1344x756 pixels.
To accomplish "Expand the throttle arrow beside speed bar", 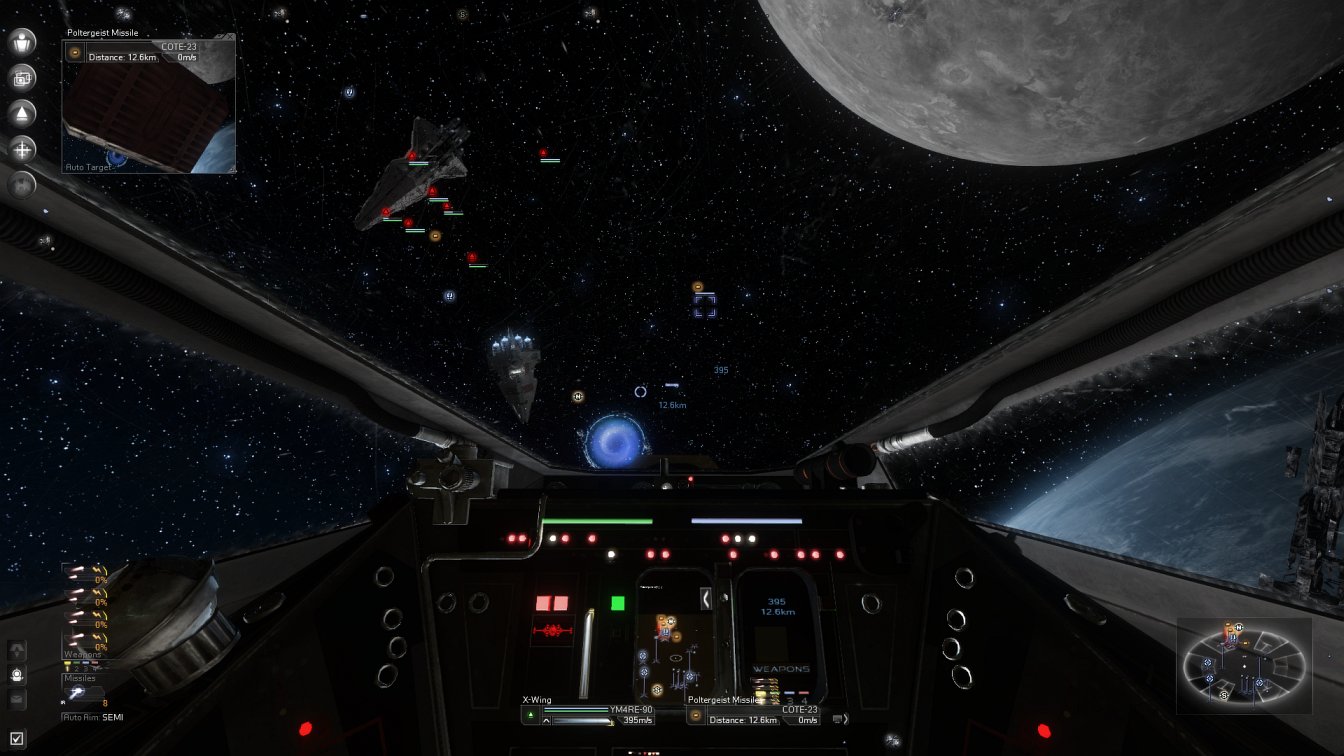I will pos(546,720).
